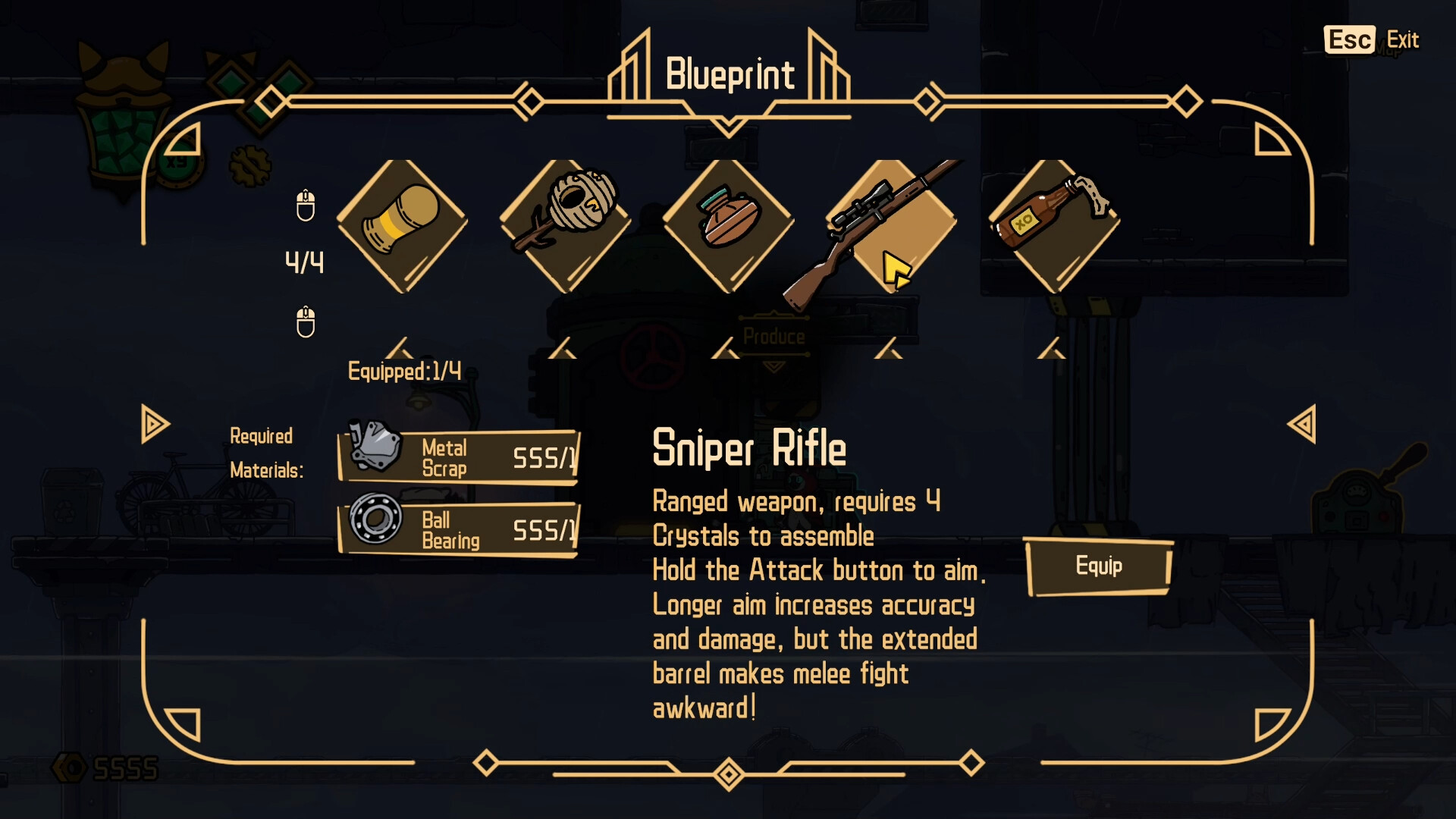The width and height of the screenshot is (1456, 819).
Task: Go to previous page with left arrow
Action: pyautogui.click(x=155, y=424)
